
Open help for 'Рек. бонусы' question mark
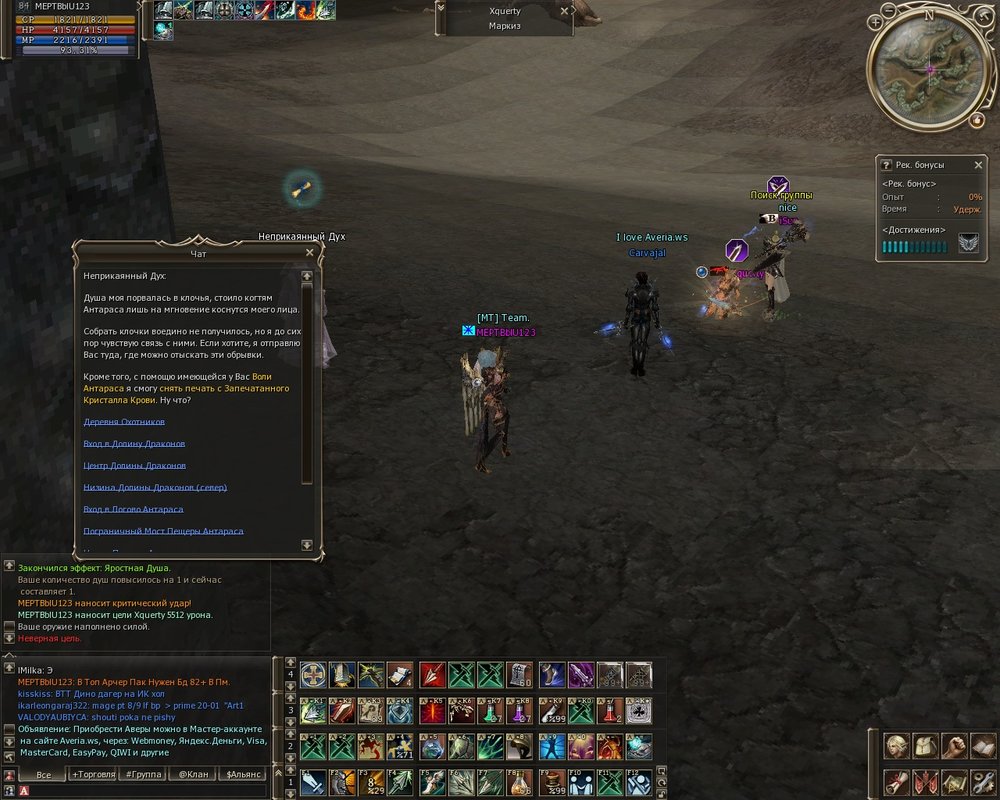[885, 165]
